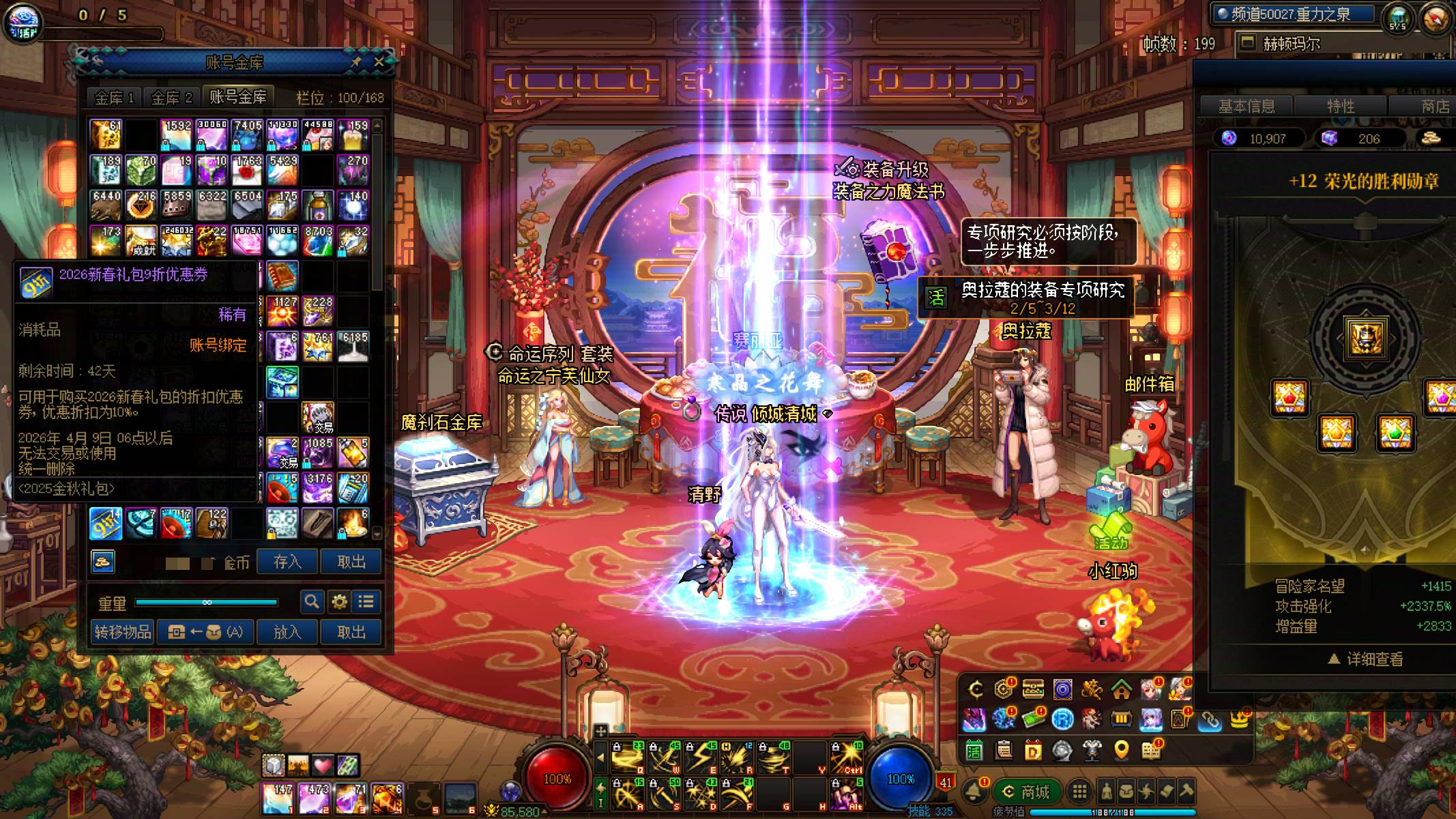This screenshot has height=819, width=1456.
Task: Pin the vault window
Action: 355,62
